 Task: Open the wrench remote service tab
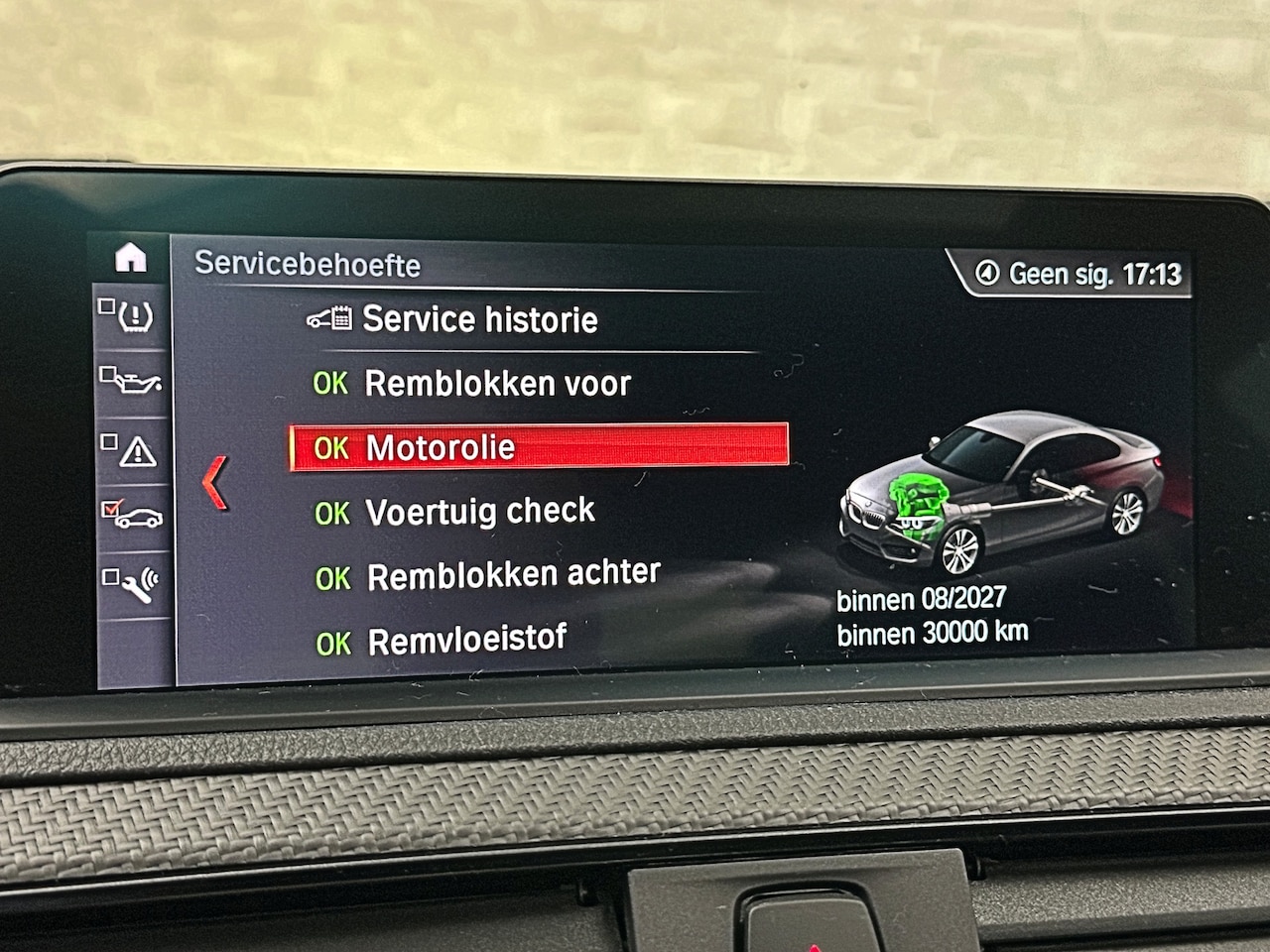[132, 583]
